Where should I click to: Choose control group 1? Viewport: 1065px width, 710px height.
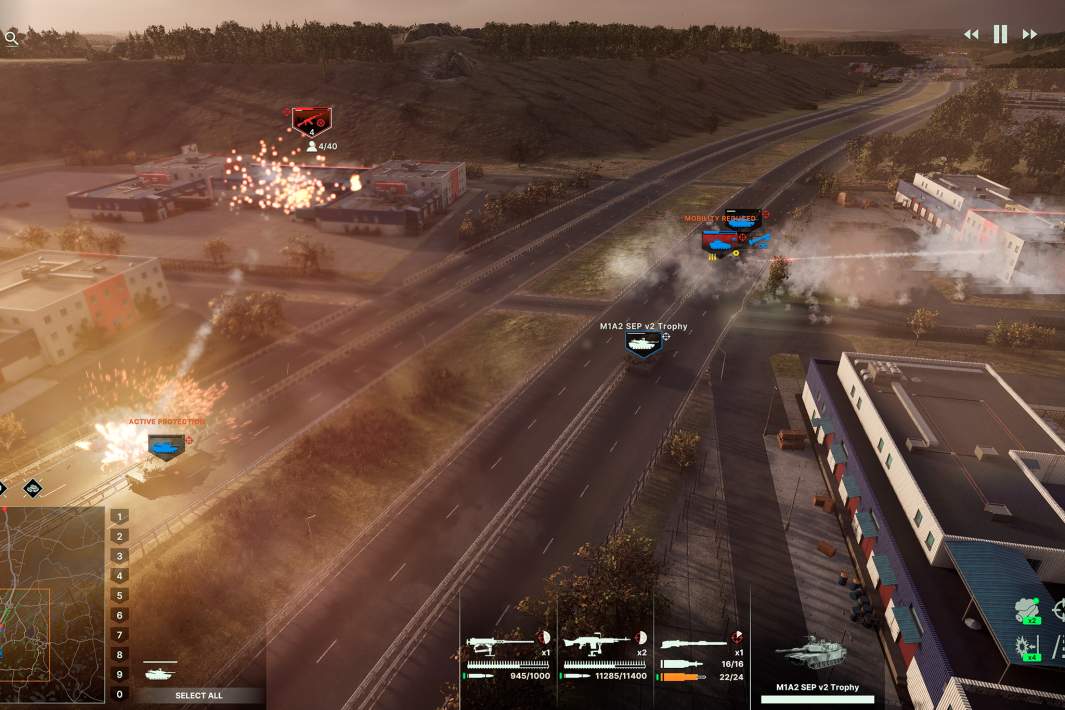pyautogui.click(x=120, y=517)
